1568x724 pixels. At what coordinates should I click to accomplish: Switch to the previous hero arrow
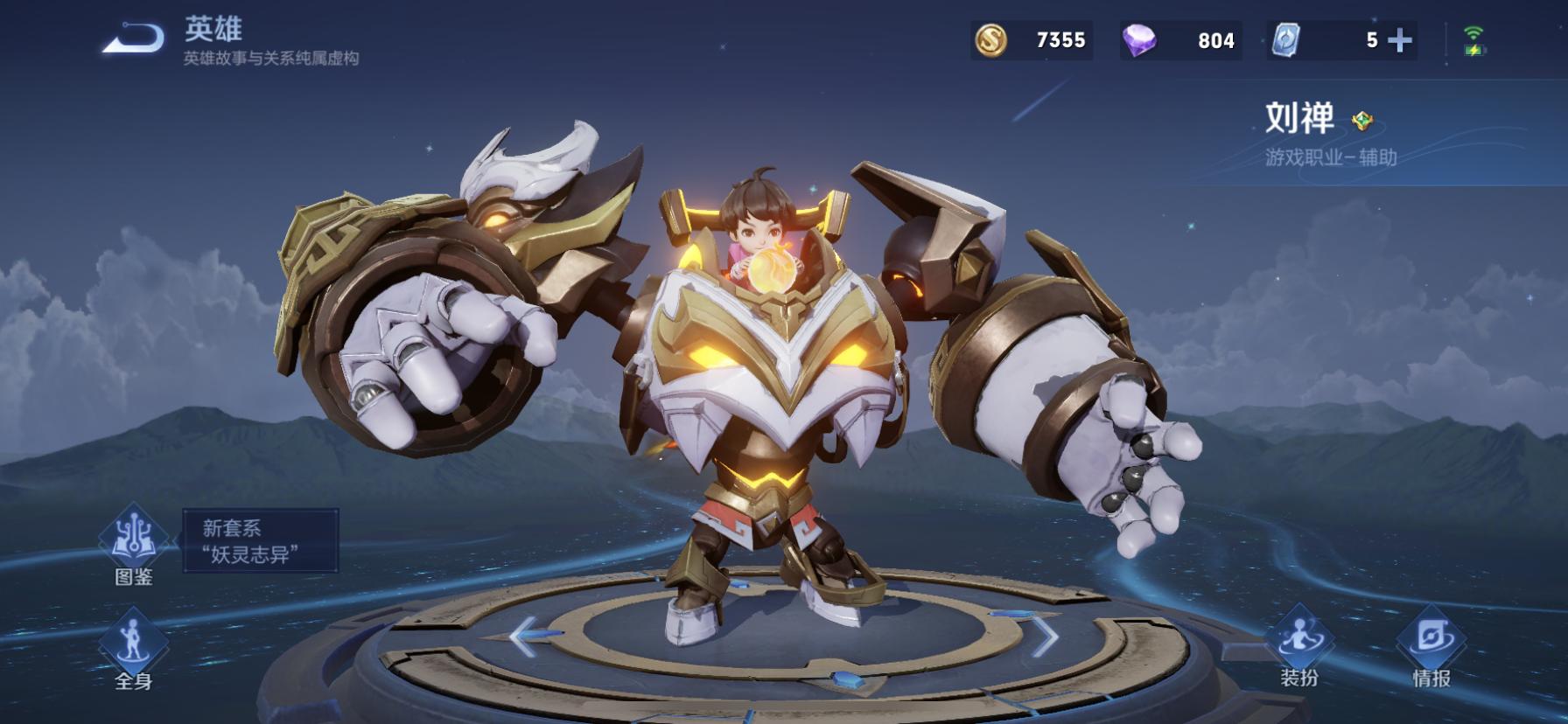(524, 636)
